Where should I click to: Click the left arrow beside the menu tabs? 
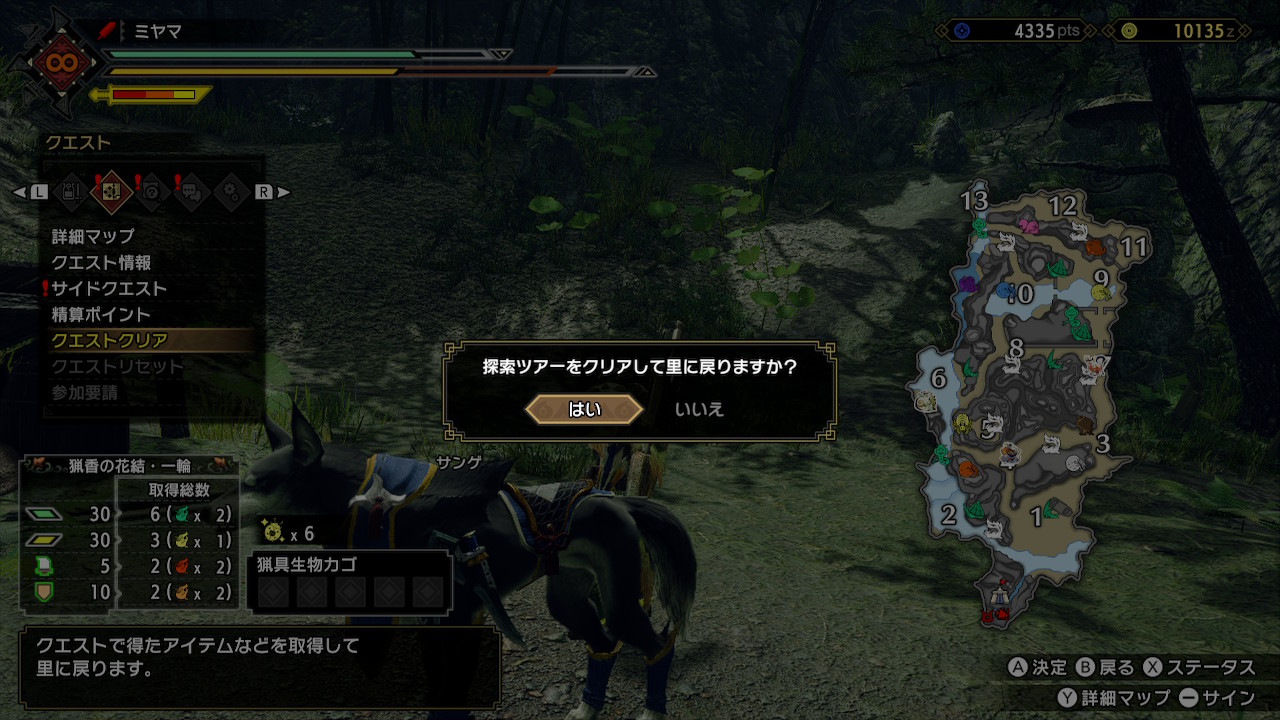tap(19, 192)
